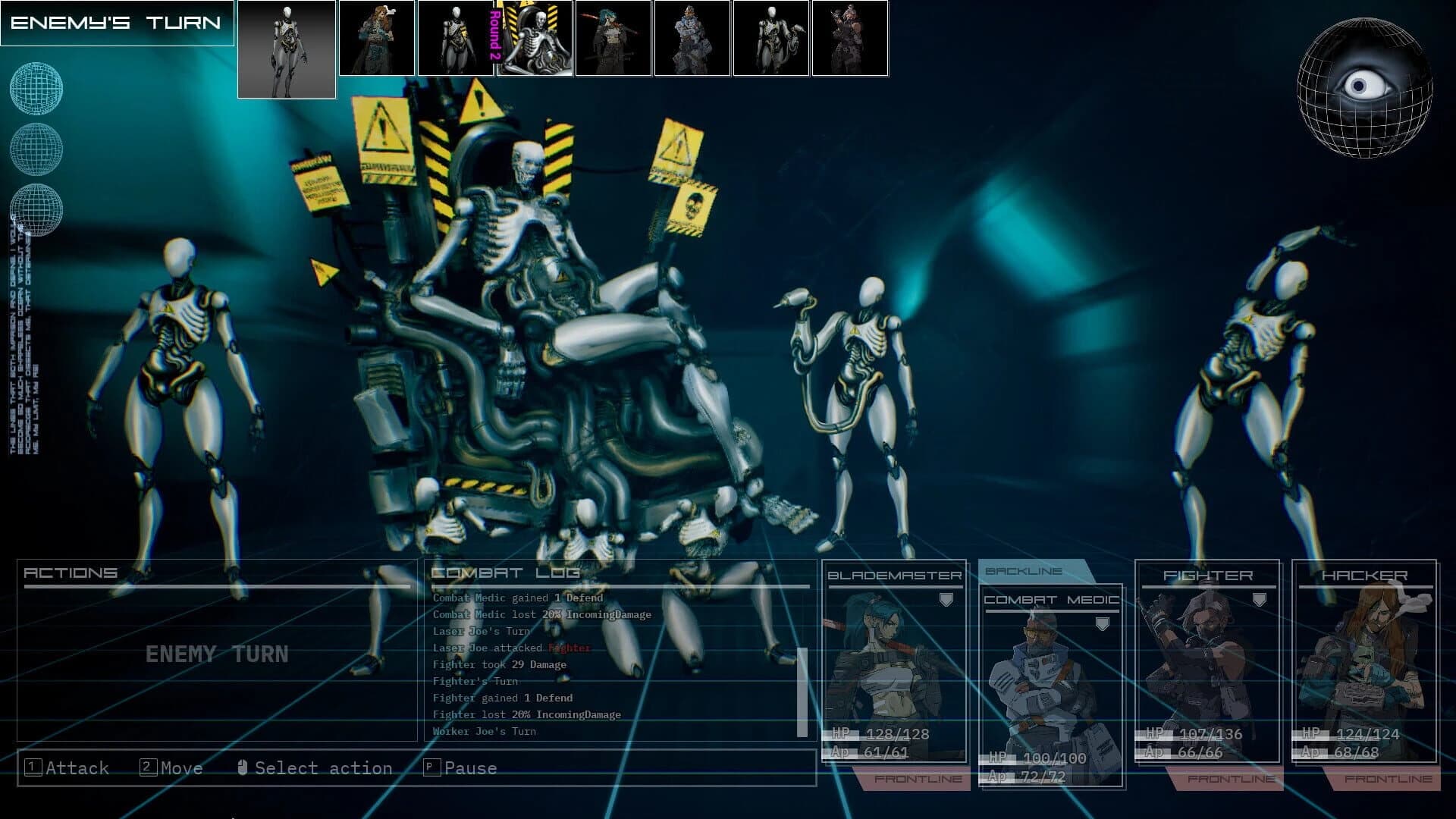Click Attack in the action bar
The width and height of the screenshot is (1456, 819).
[x=76, y=768]
